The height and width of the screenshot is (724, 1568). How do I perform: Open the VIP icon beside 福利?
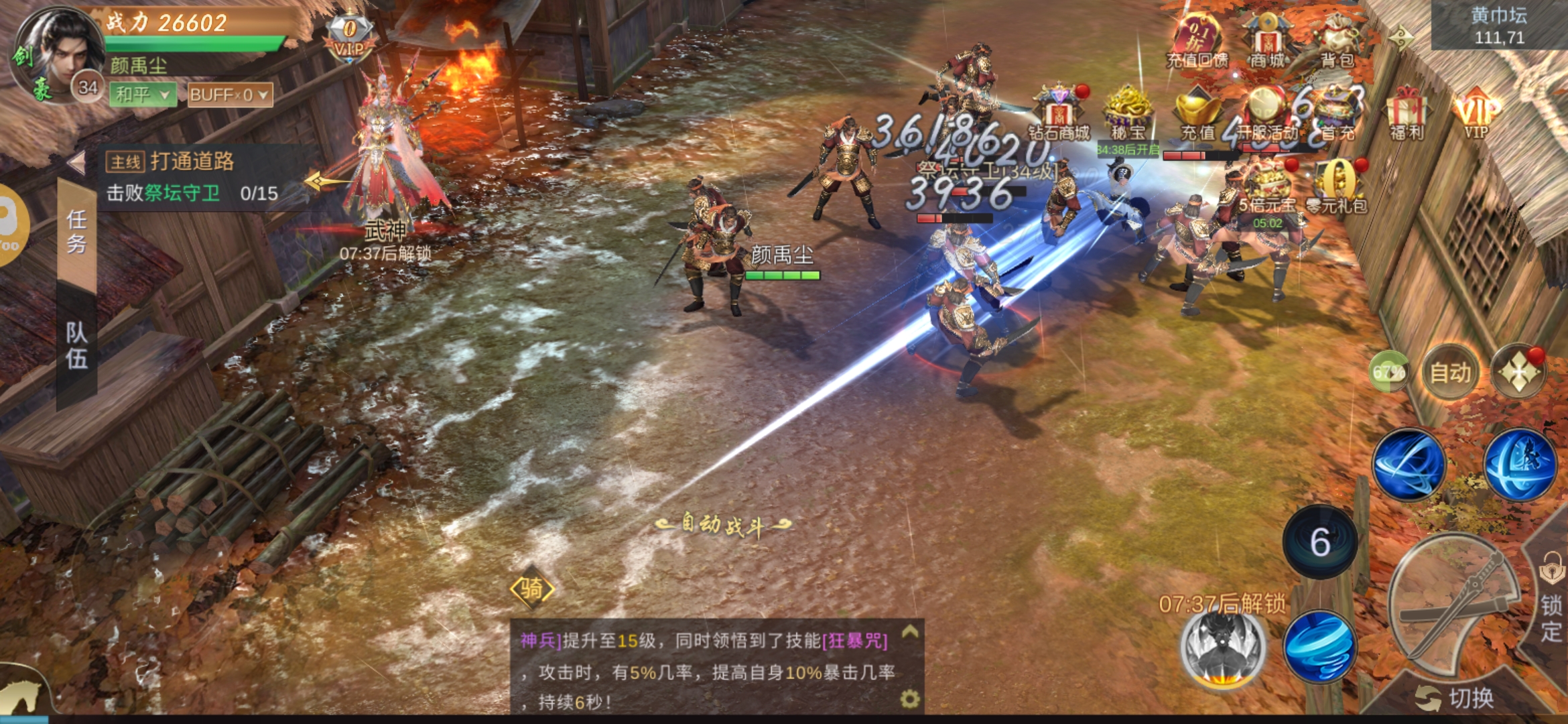pyautogui.click(x=1476, y=114)
